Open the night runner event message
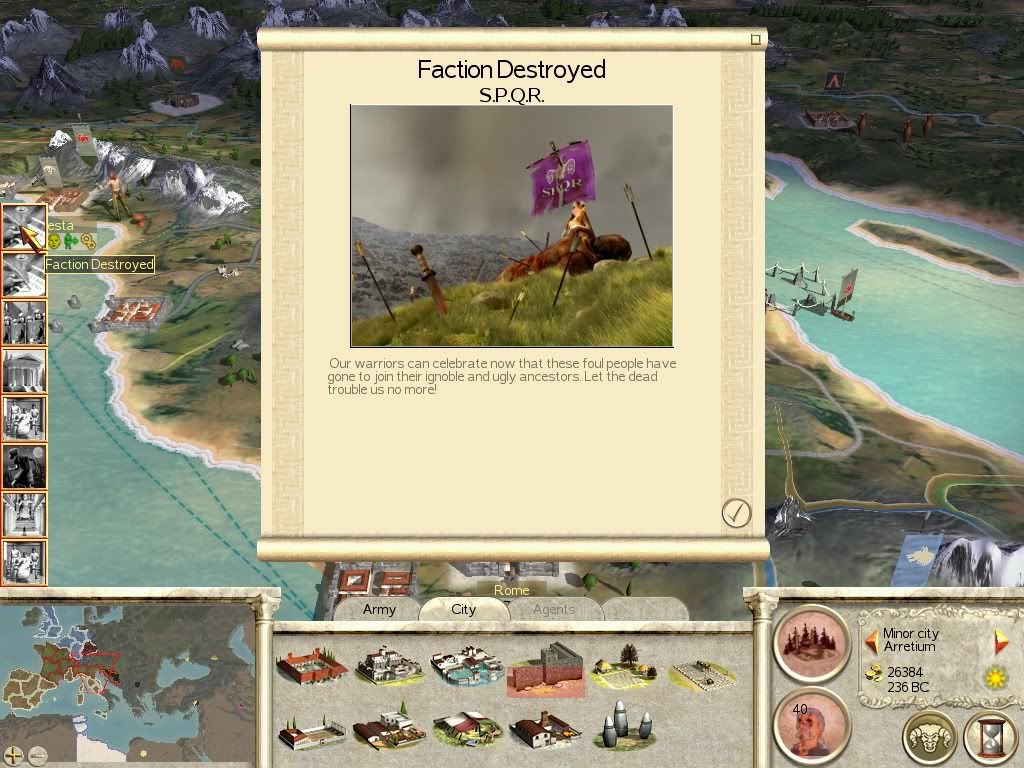 24,467
